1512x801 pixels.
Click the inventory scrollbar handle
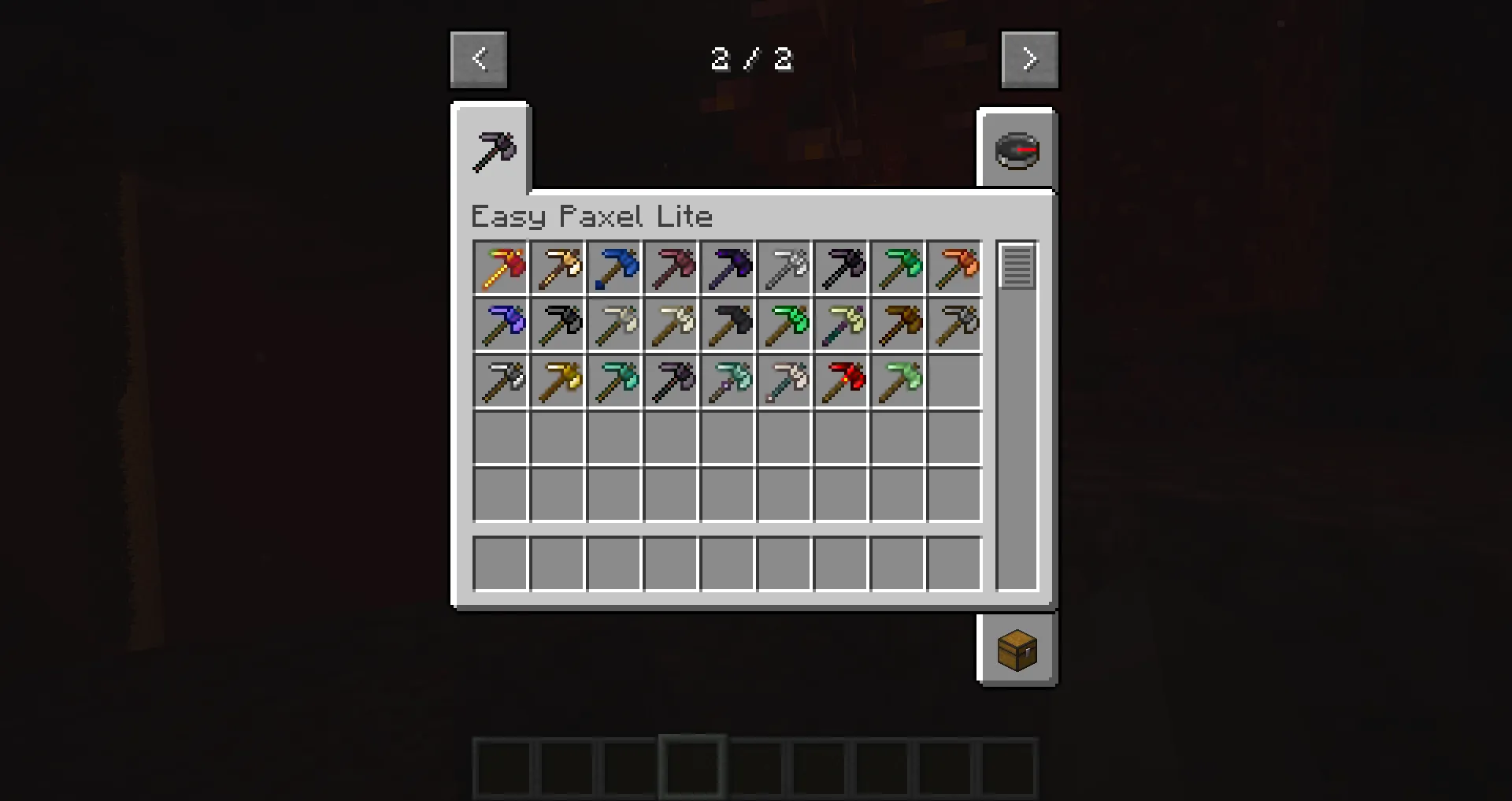pyautogui.click(x=1018, y=268)
